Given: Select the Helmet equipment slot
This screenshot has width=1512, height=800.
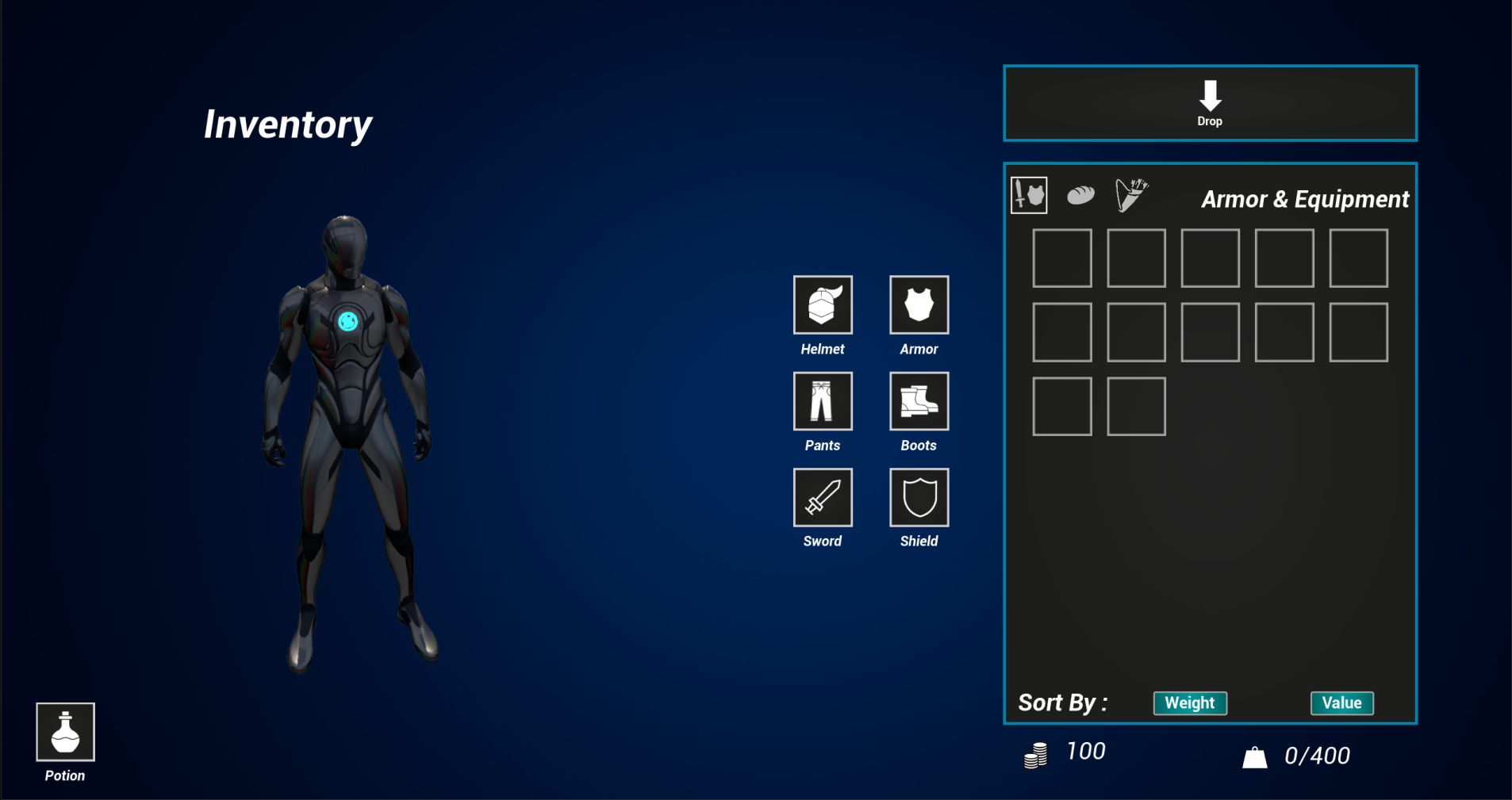Looking at the screenshot, I should pyautogui.click(x=823, y=304).
